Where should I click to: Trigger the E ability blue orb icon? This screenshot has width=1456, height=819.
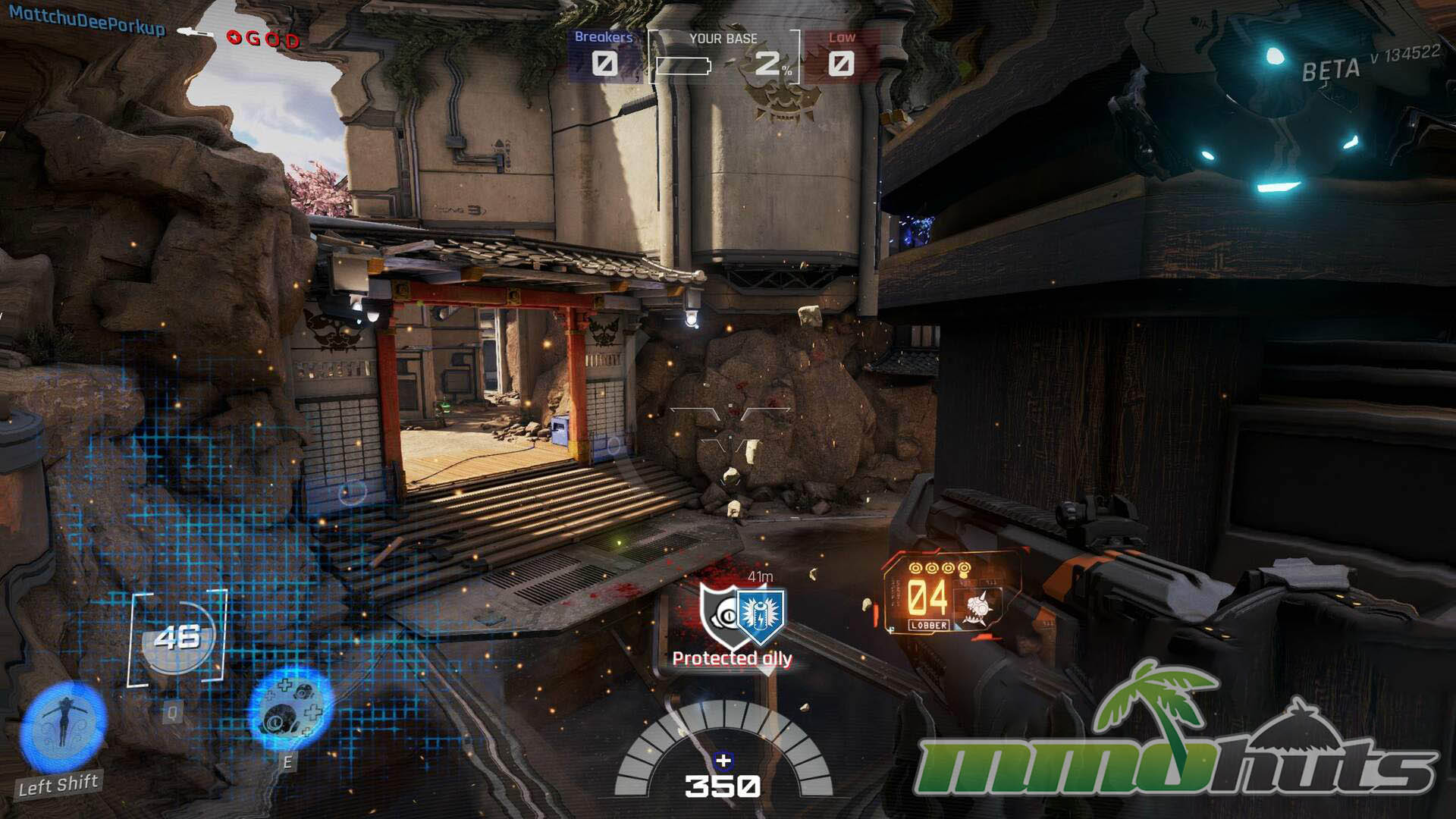[x=292, y=710]
